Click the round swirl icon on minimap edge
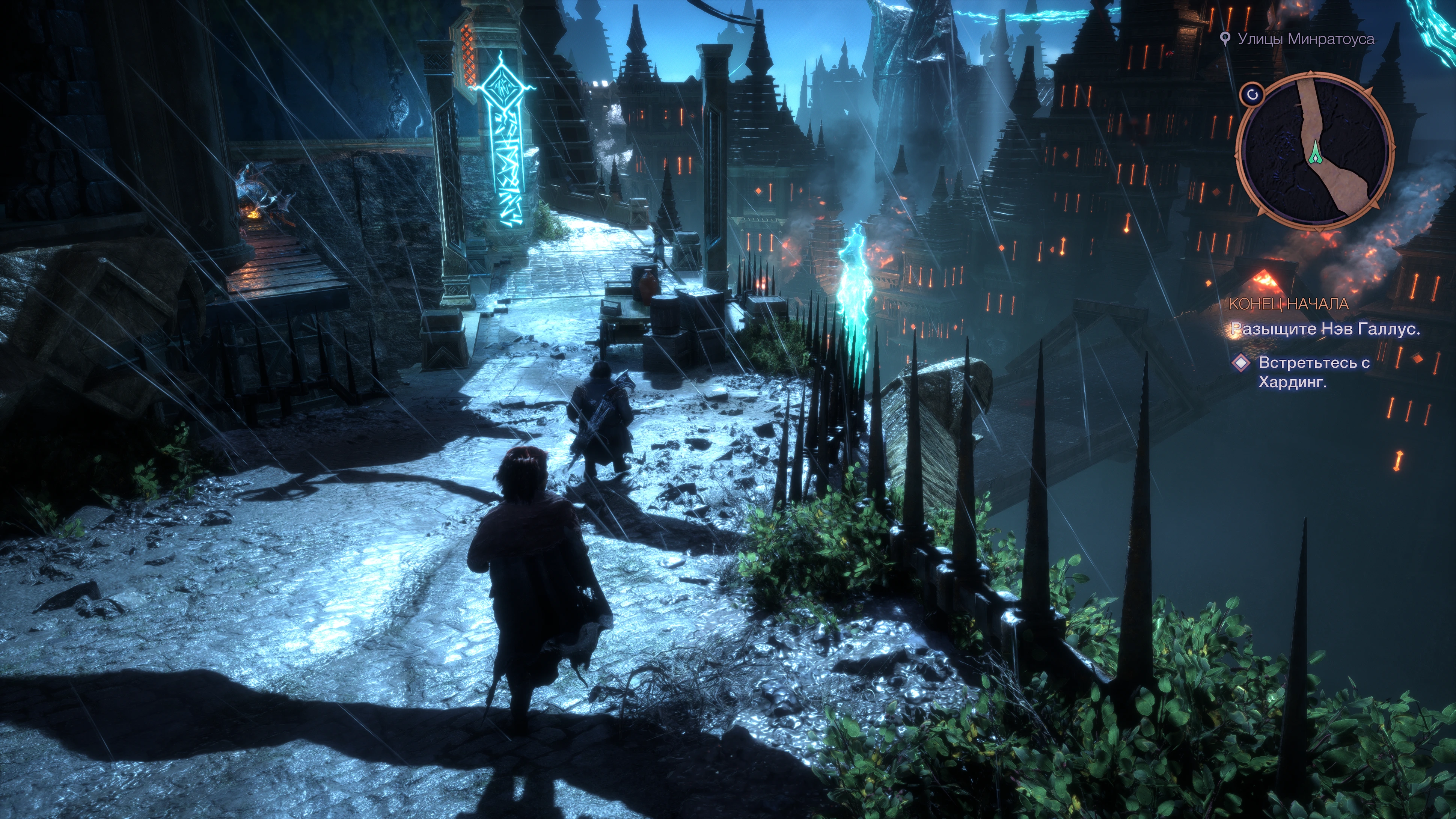 1253,95
